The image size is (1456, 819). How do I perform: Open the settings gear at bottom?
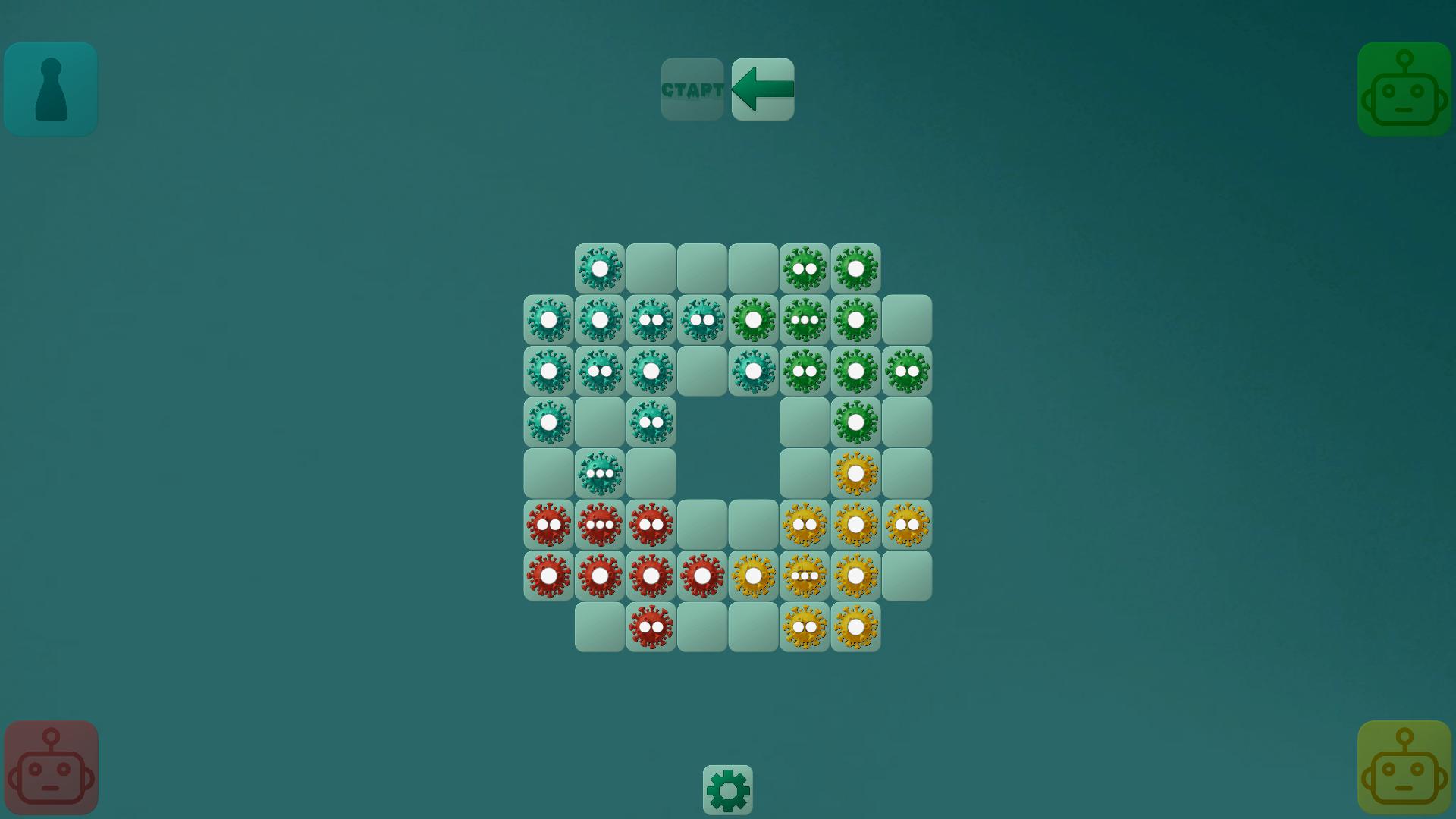click(726, 789)
